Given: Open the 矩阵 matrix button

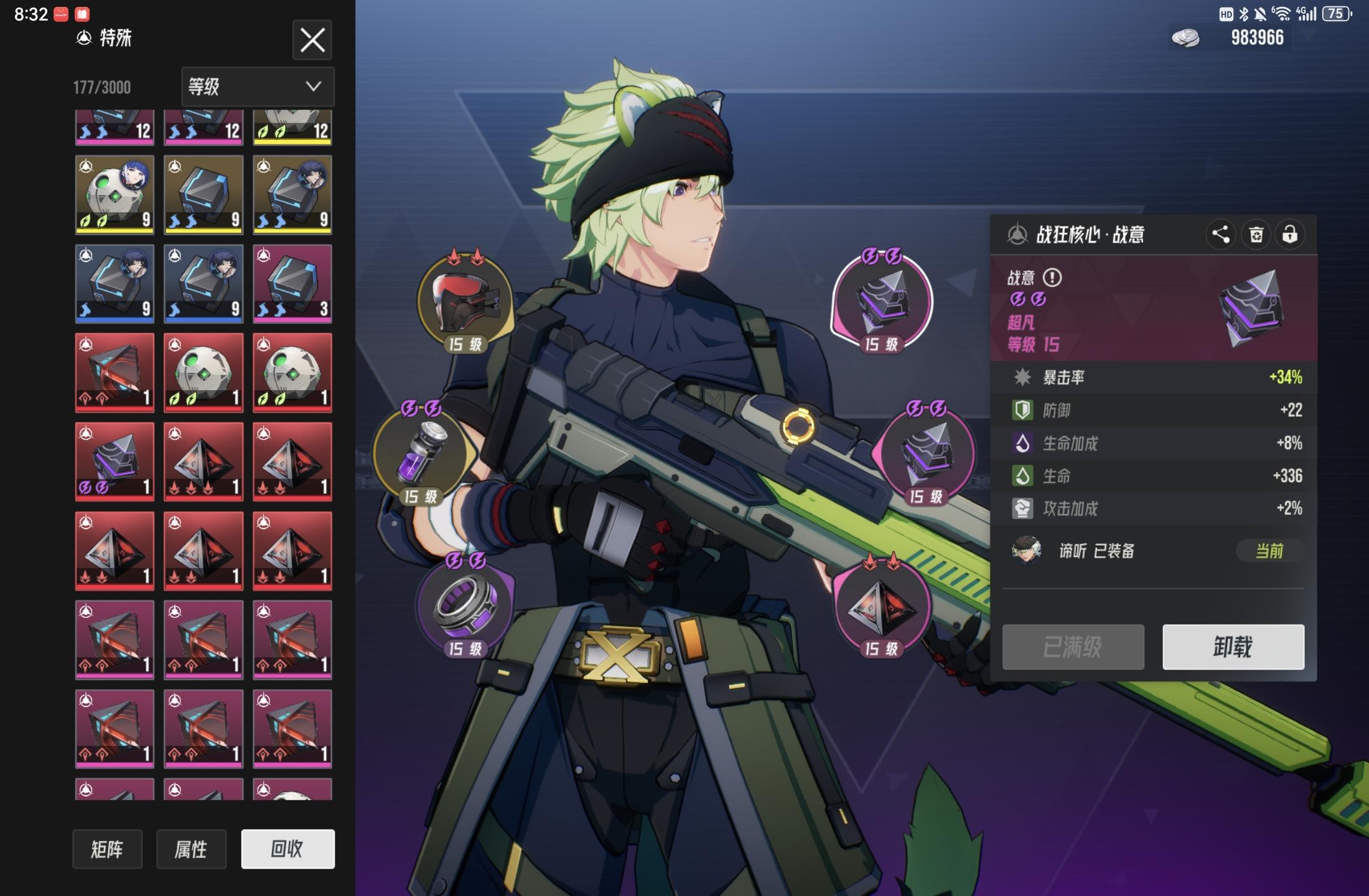Looking at the screenshot, I should [x=107, y=849].
